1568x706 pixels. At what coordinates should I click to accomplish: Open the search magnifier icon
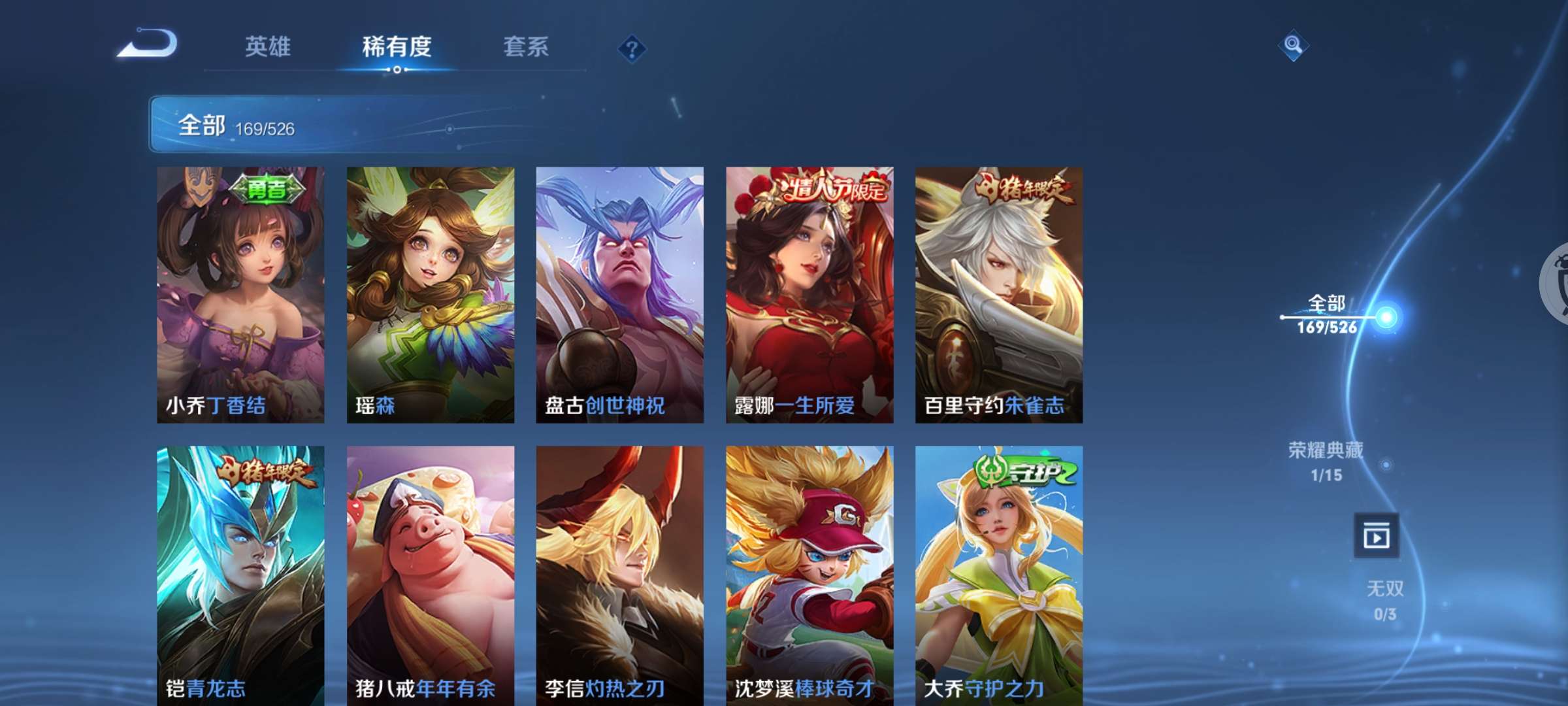1292,44
